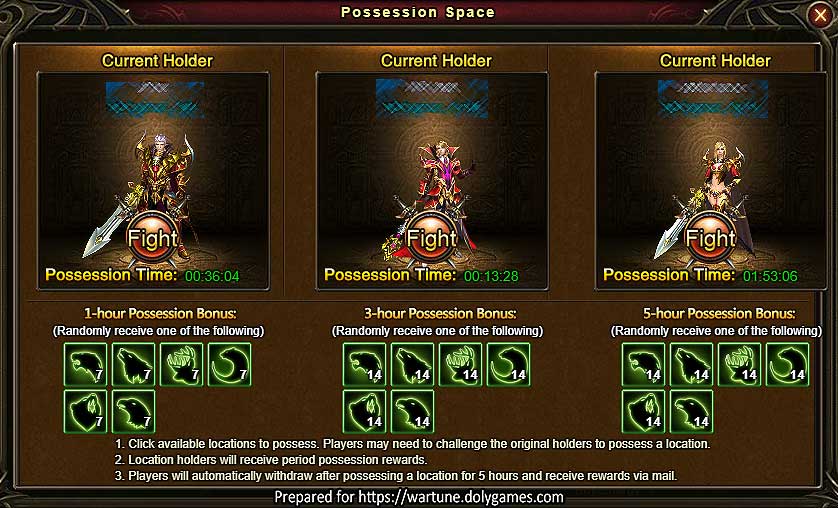Select the crescent moon reward in 1-hour bonus

pyautogui.click(x=228, y=364)
